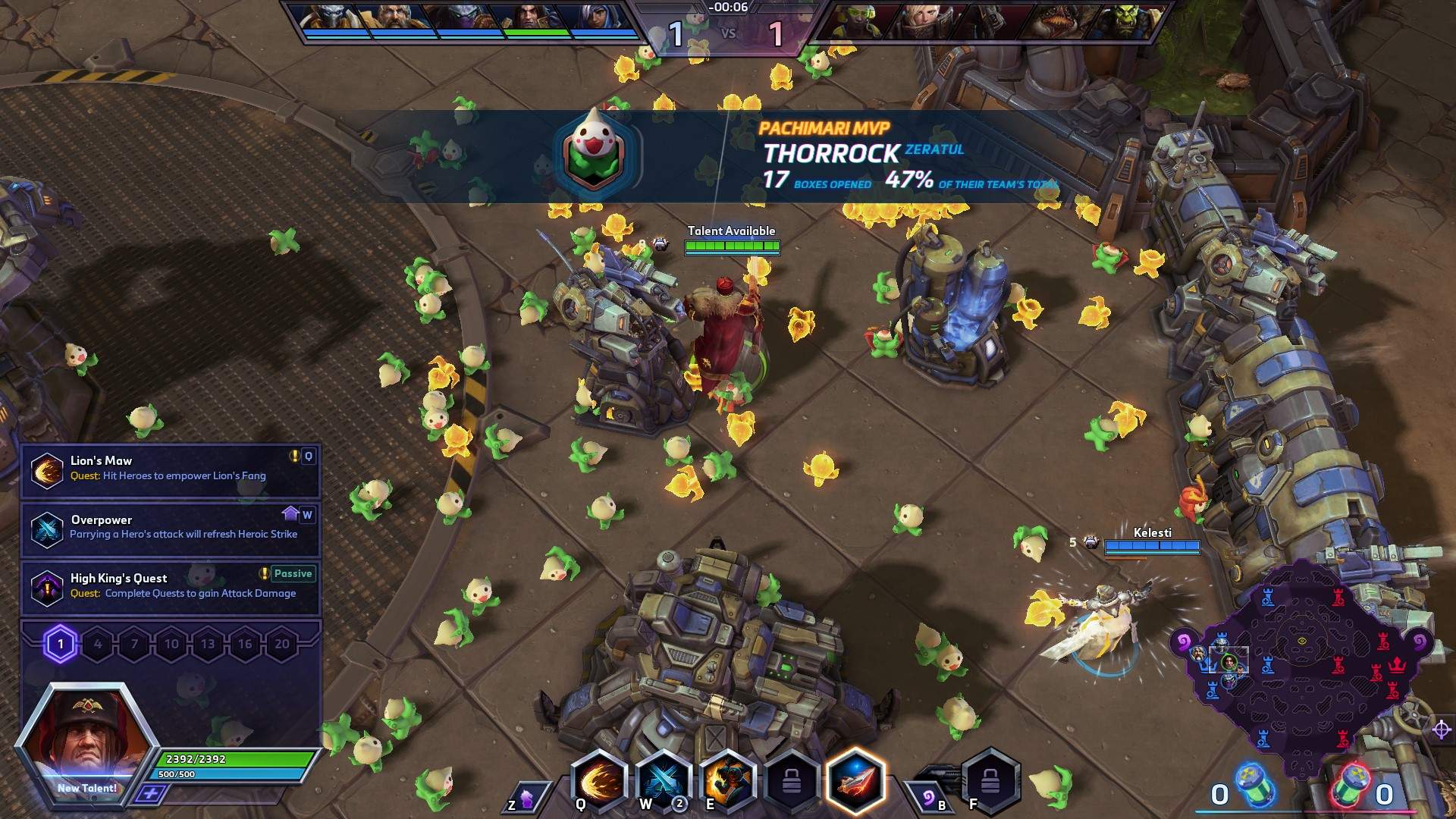View the level 10 talent tier
The height and width of the screenshot is (819, 1456).
pos(171,645)
